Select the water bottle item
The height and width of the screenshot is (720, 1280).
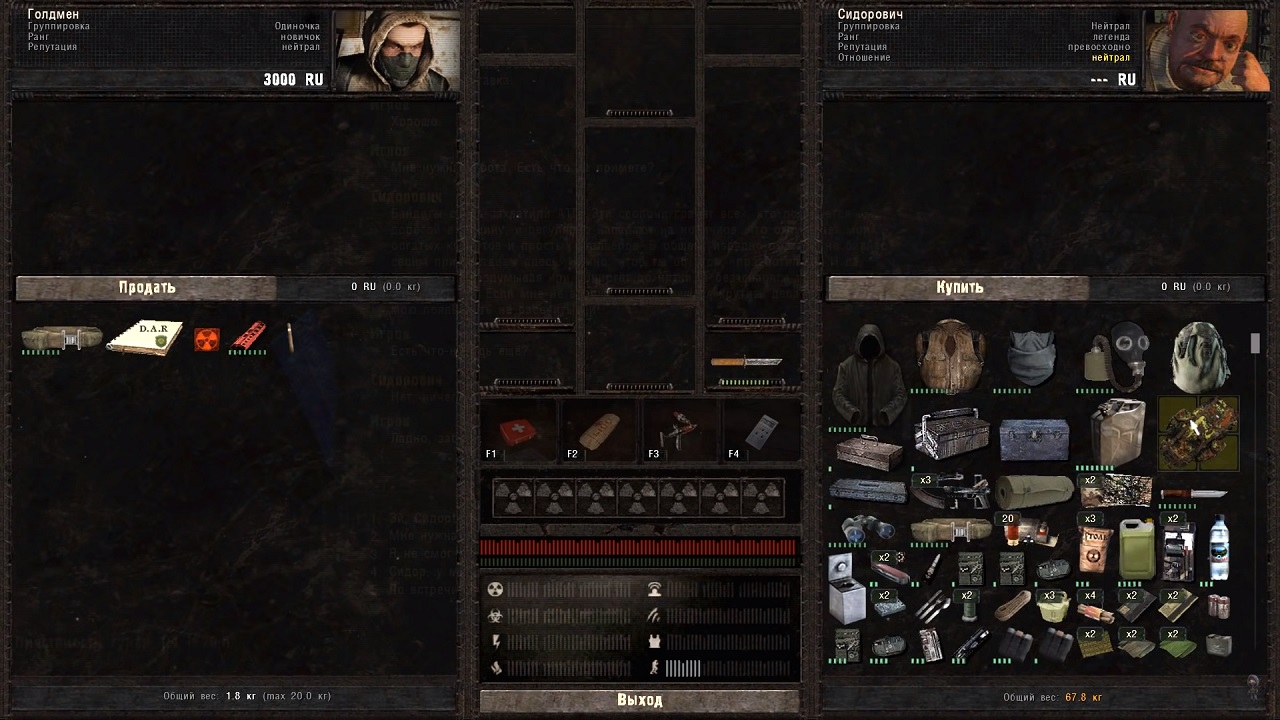click(1219, 547)
